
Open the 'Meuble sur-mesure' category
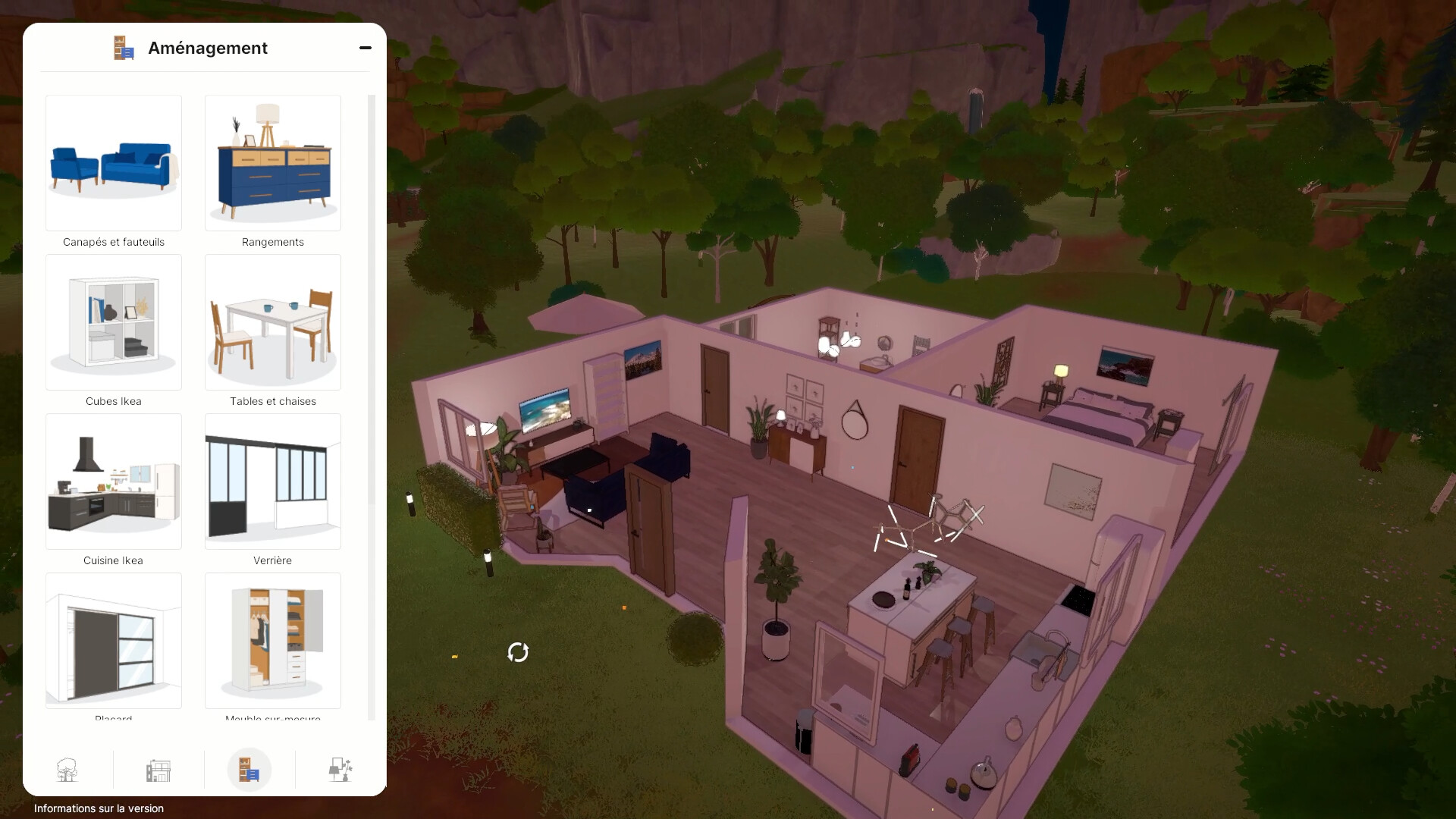pos(272,641)
